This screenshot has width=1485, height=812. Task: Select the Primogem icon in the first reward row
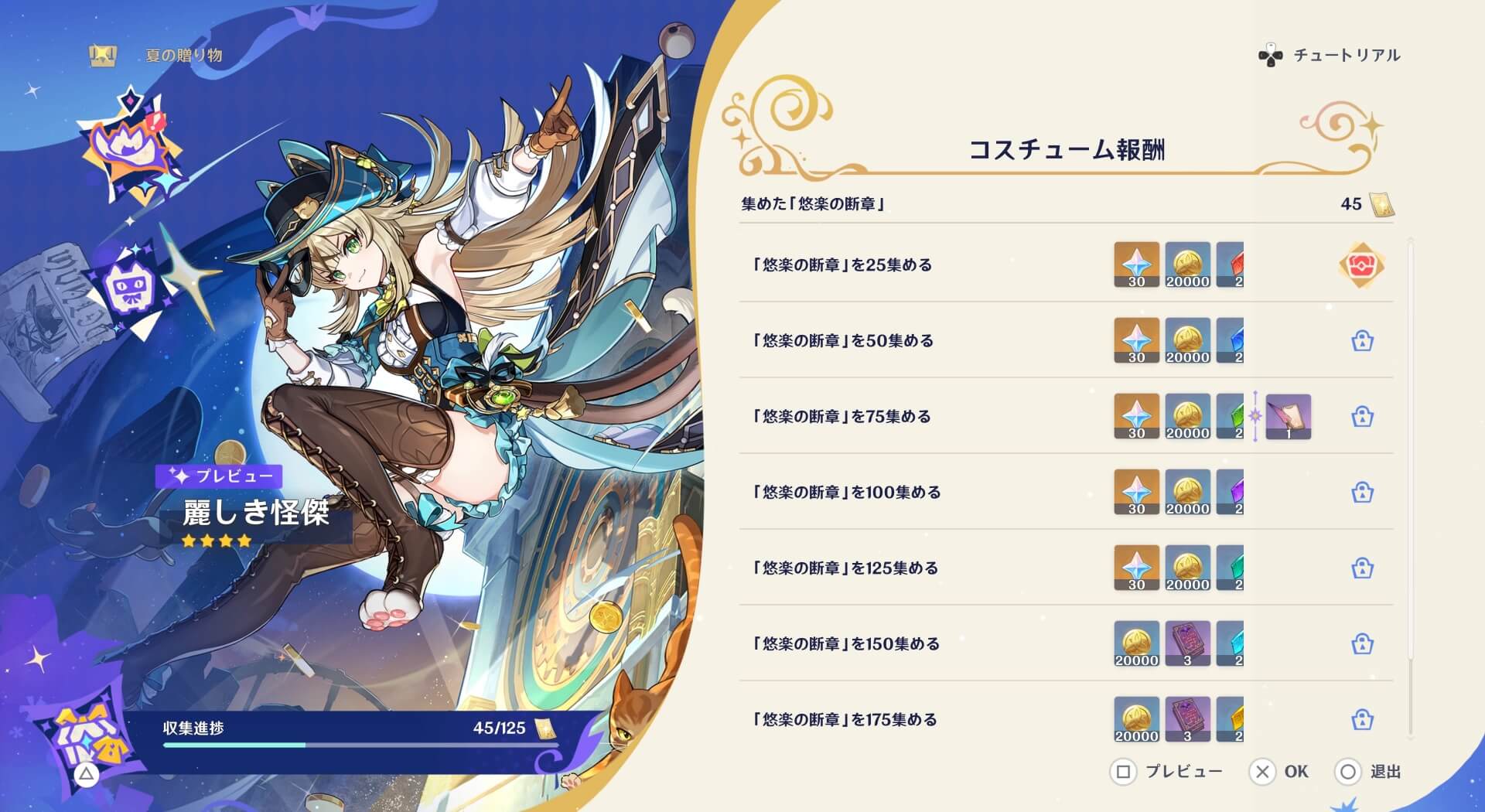[x=1135, y=264]
